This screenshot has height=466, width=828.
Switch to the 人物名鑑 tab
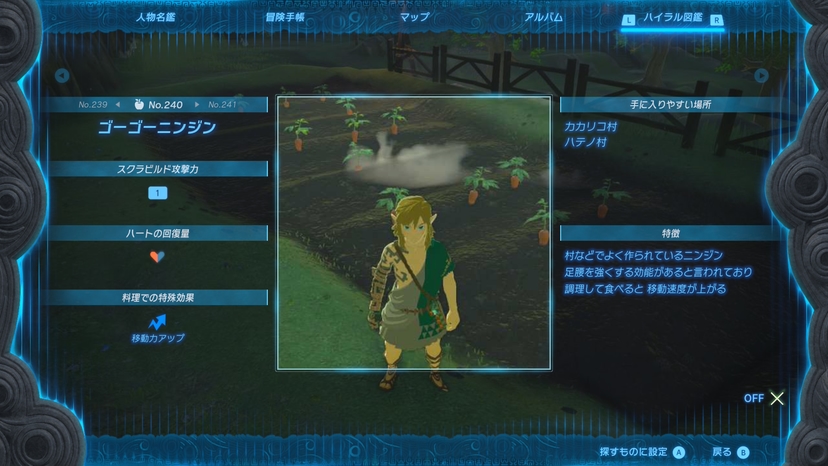click(156, 17)
